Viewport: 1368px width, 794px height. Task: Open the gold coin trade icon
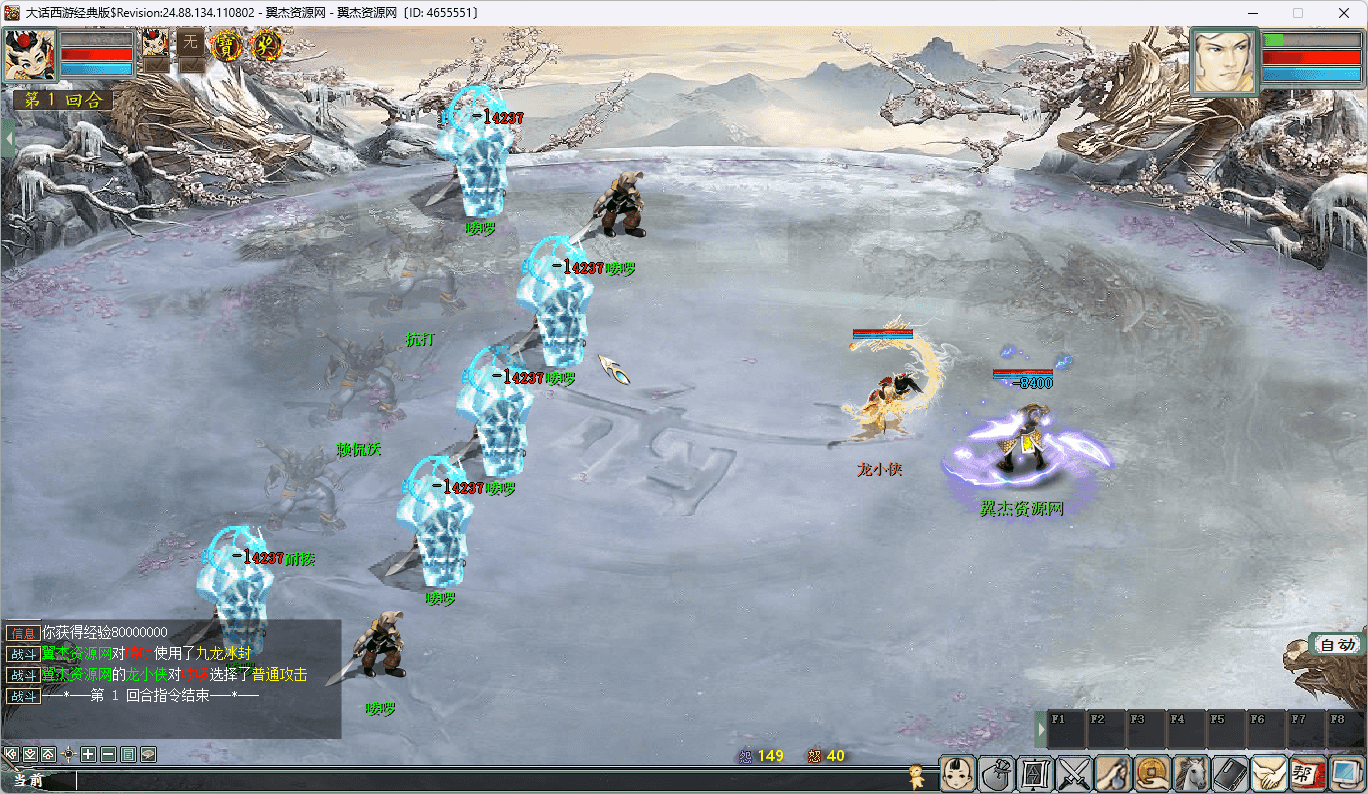1153,774
